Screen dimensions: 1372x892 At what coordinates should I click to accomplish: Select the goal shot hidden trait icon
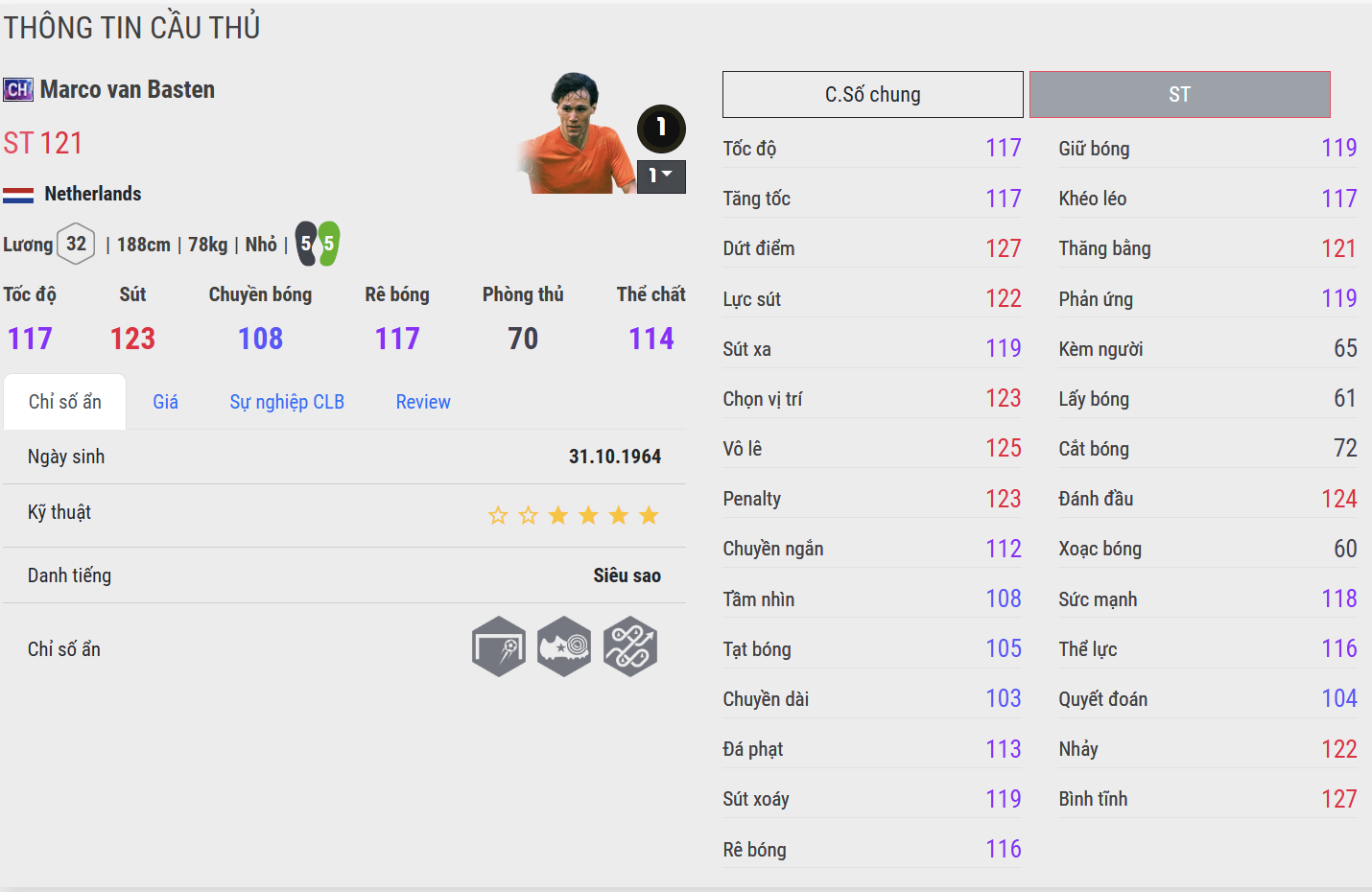point(499,646)
